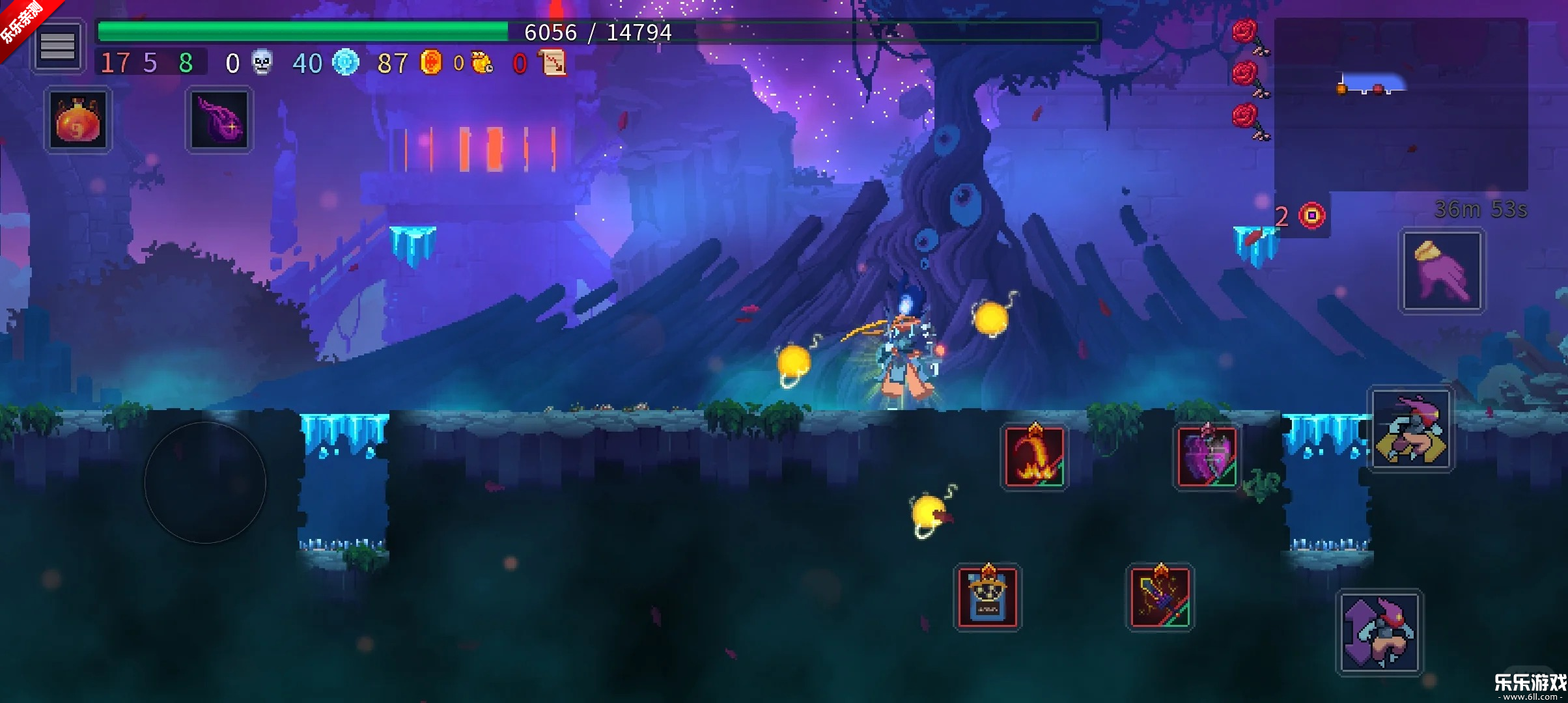
Task: Tap the virtual movement joystick
Action: point(205,482)
